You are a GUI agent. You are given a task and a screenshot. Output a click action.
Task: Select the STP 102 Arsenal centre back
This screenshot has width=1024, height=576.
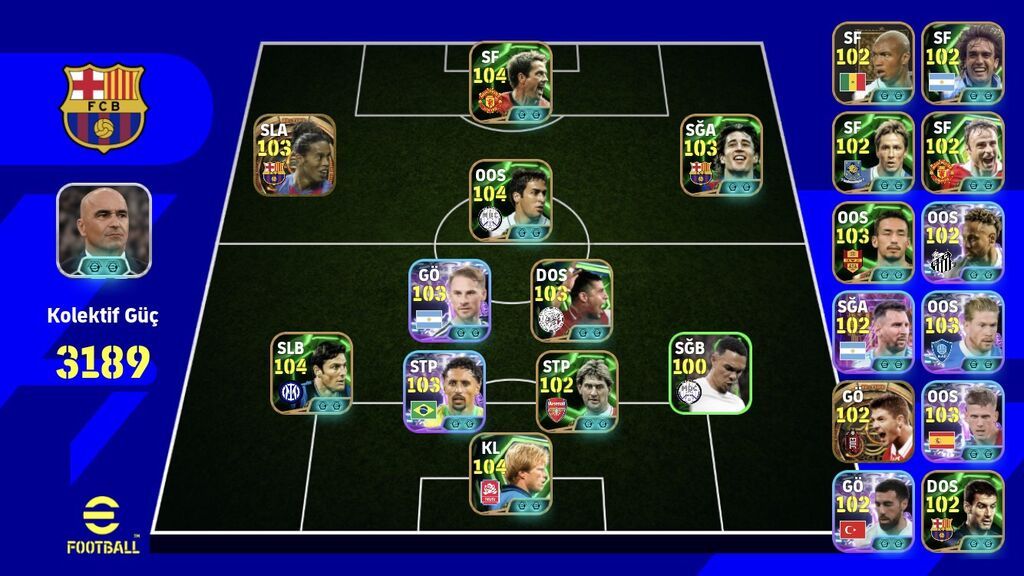point(576,391)
